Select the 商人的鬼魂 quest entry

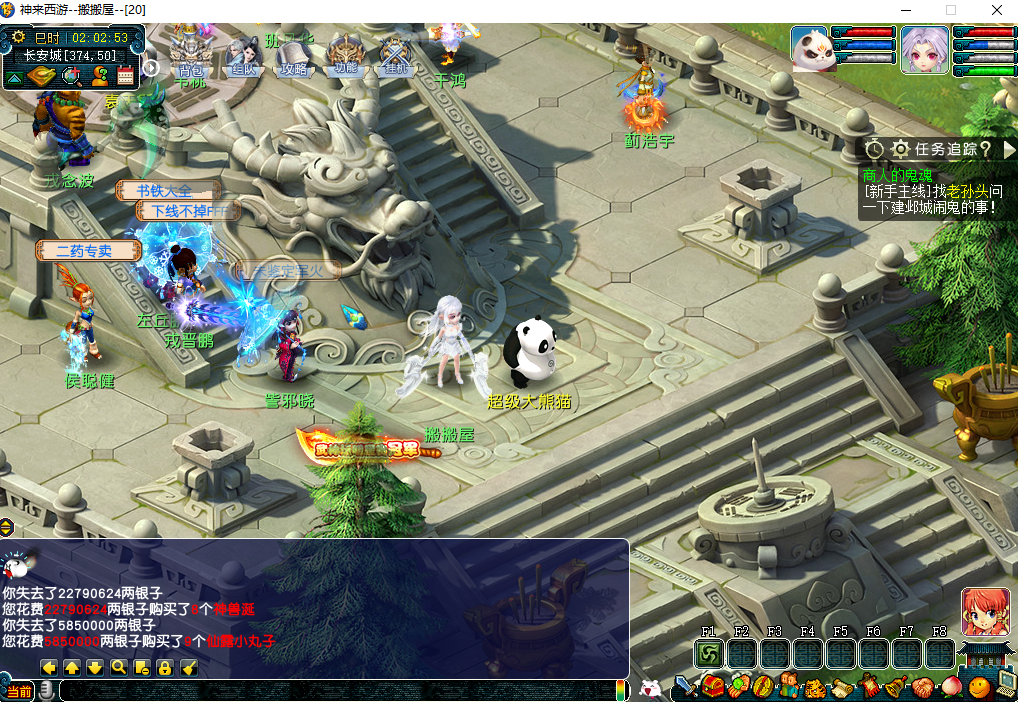897,175
